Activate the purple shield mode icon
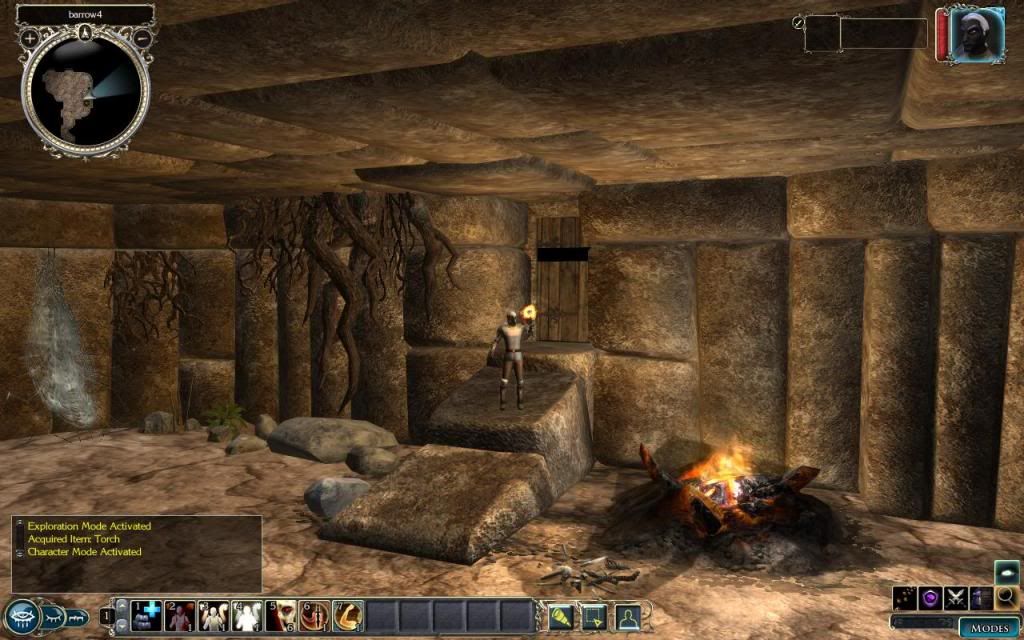 931,598
